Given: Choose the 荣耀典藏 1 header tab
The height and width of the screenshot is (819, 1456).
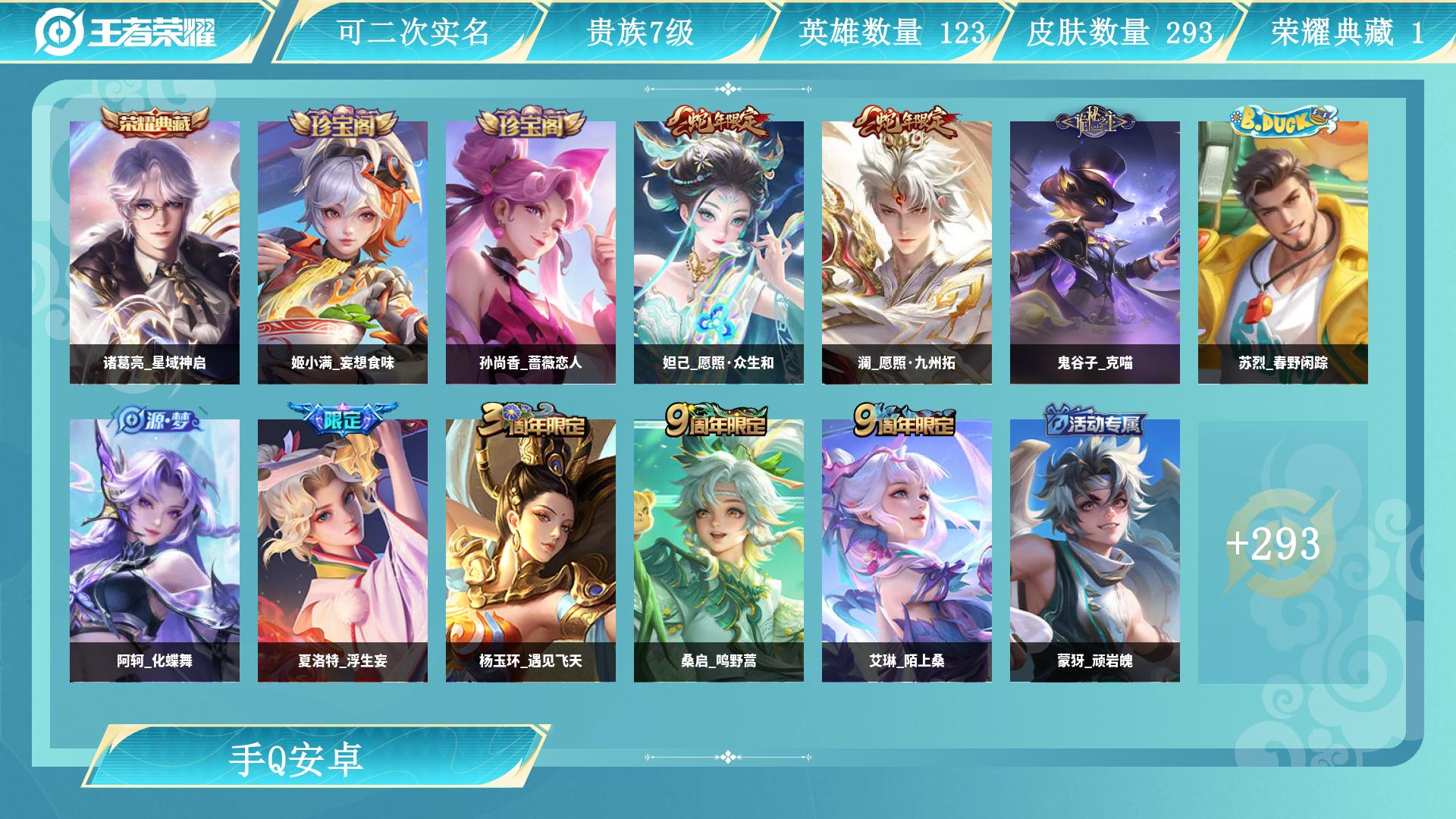Looking at the screenshot, I should (x=1347, y=33).
